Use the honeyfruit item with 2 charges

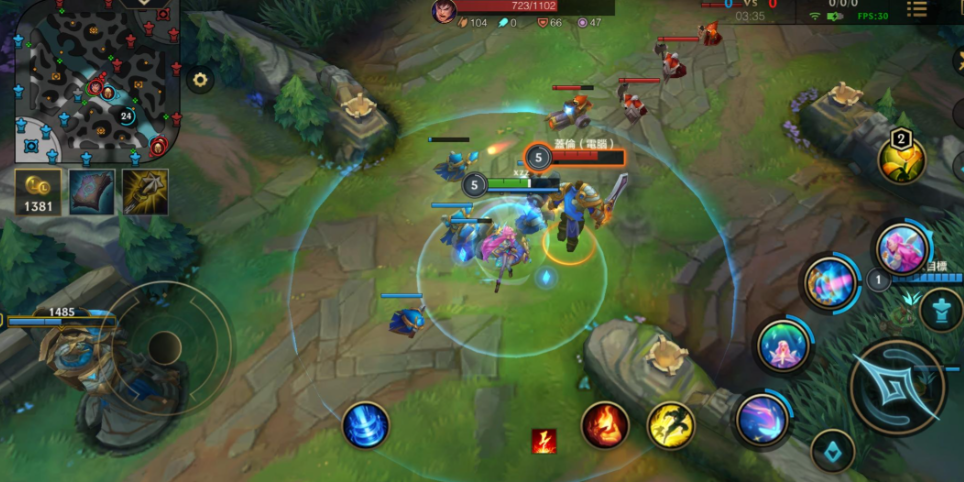pyautogui.click(x=901, y=159)
